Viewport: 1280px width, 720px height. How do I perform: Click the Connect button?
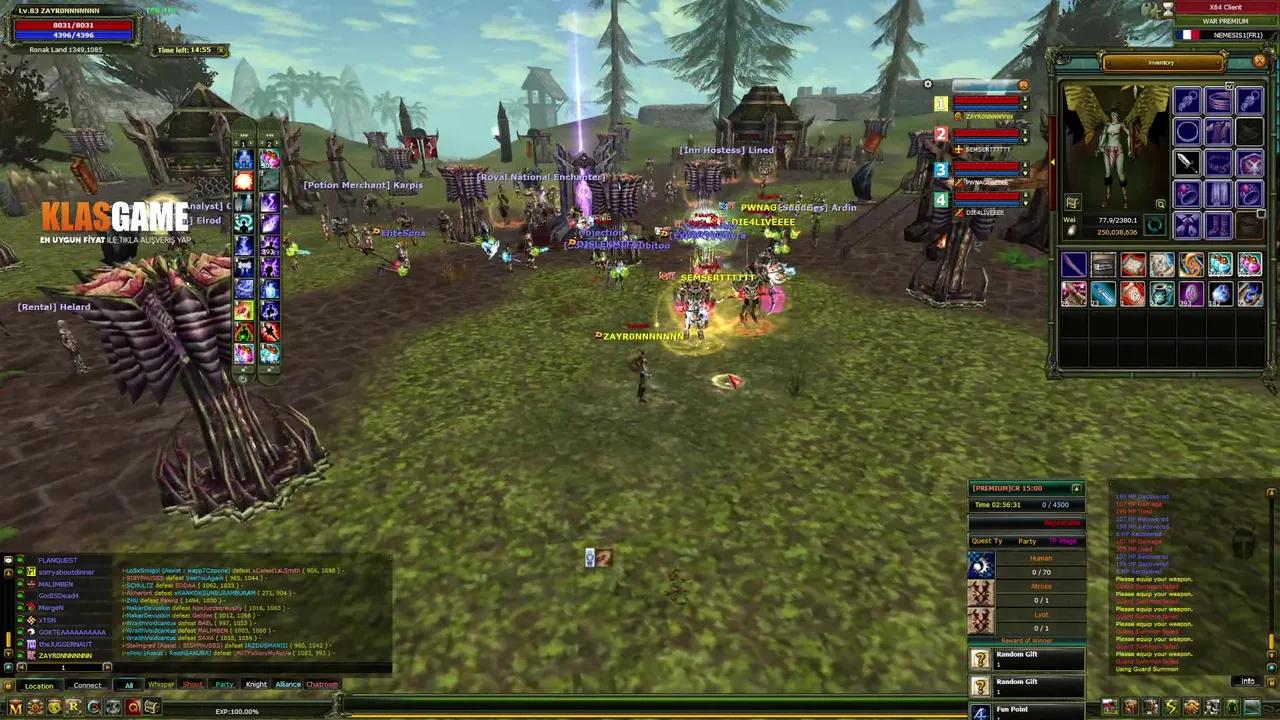point(87,686)
